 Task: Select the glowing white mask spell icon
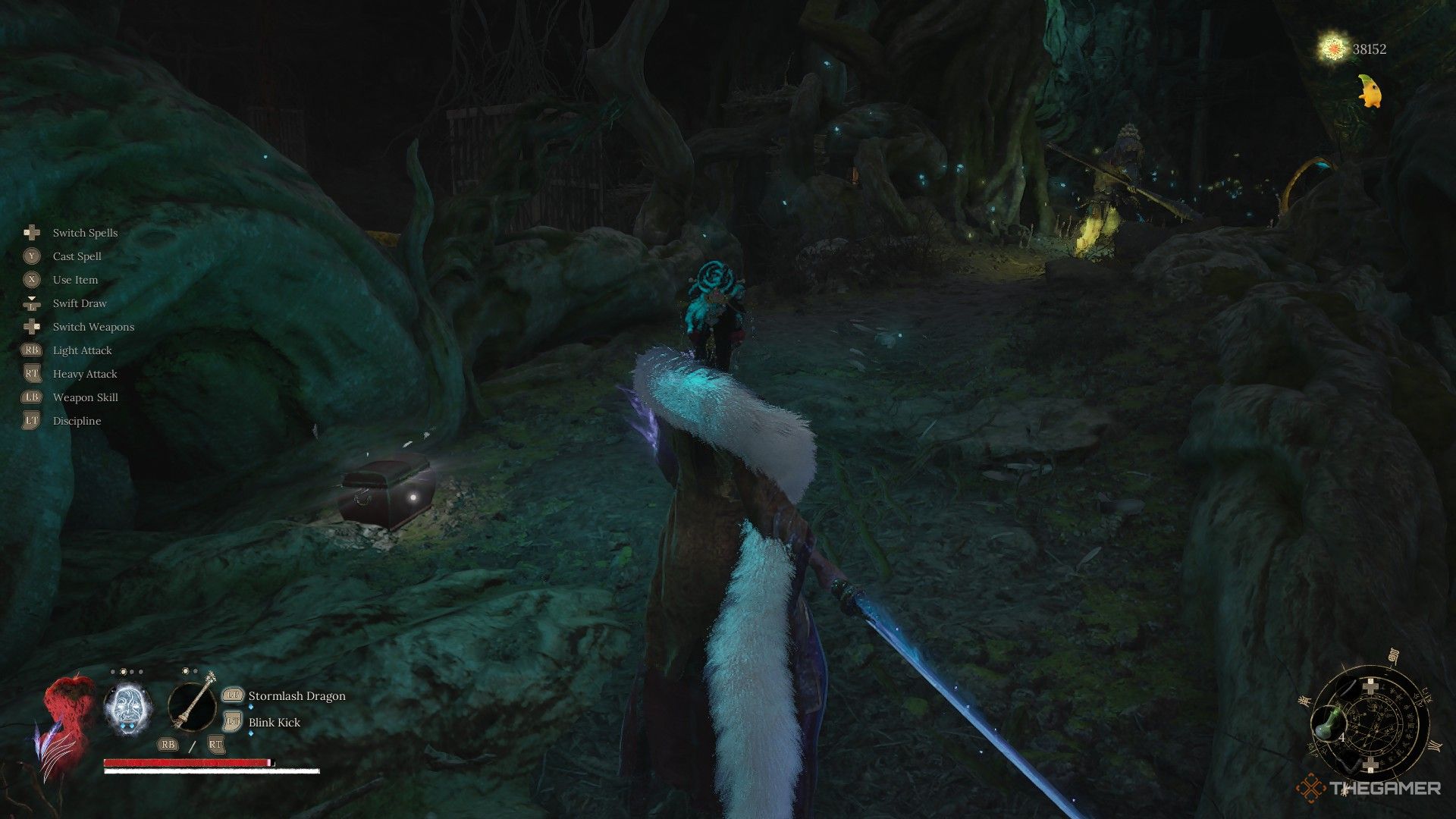tap(127, 708)
